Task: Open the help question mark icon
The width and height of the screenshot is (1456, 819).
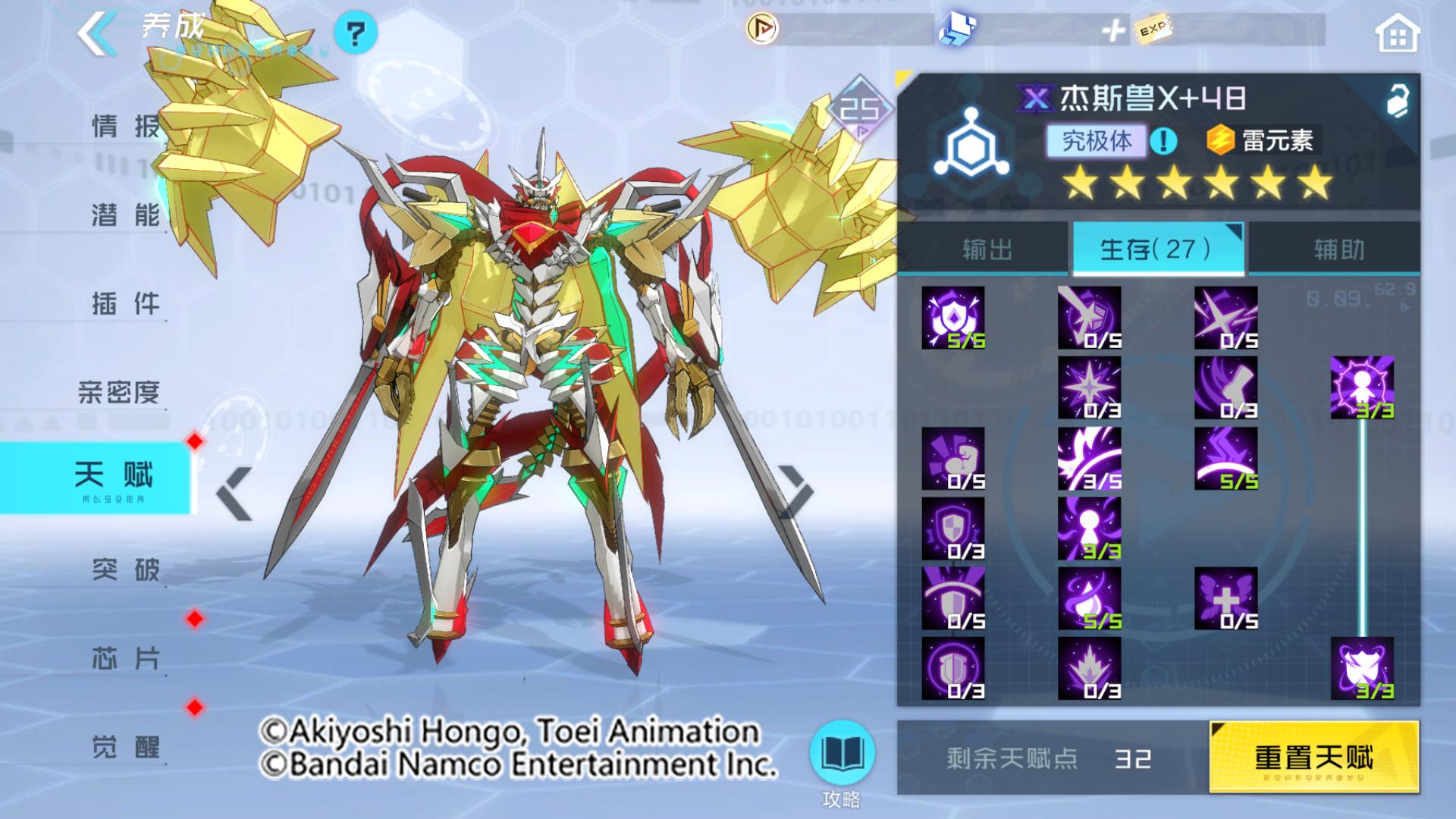Action: pos(356,33)
